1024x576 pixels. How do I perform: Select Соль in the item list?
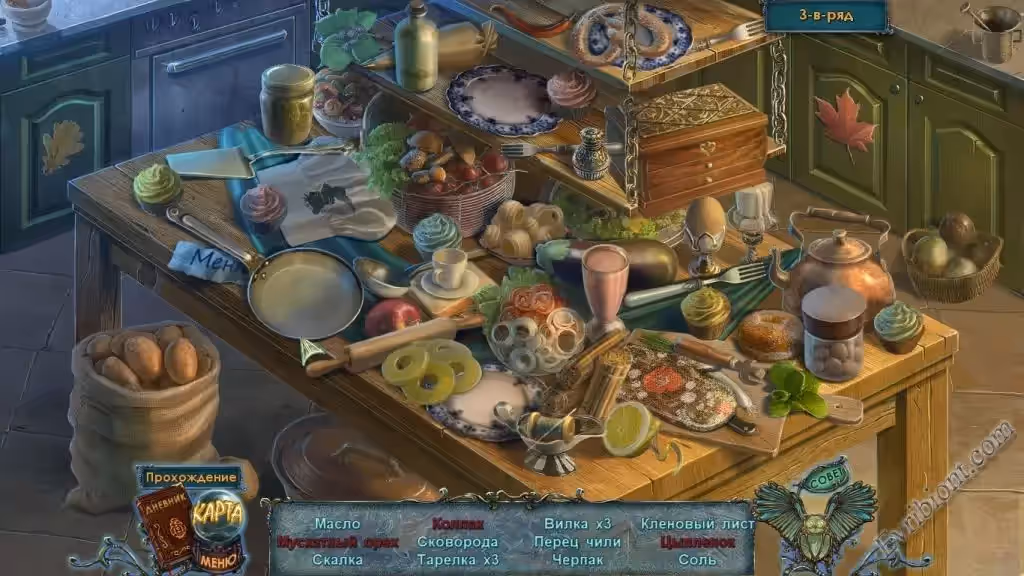(x=697, y=560)
